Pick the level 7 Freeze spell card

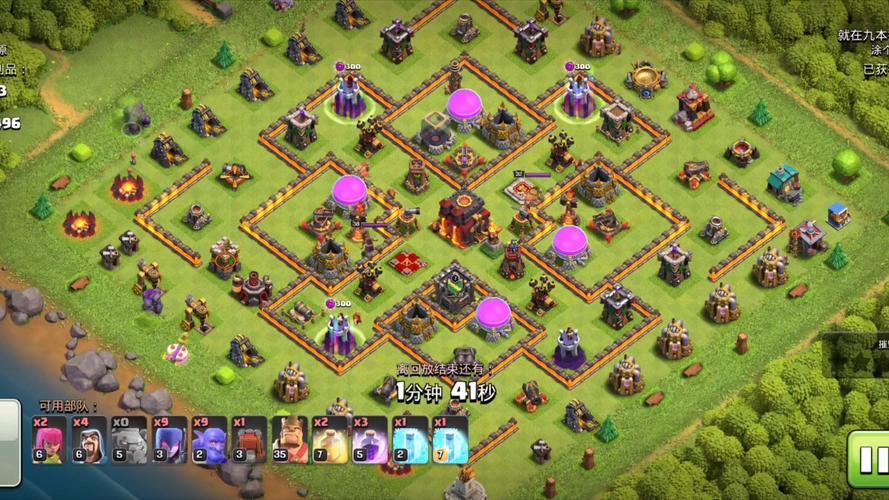click(450, 440)
